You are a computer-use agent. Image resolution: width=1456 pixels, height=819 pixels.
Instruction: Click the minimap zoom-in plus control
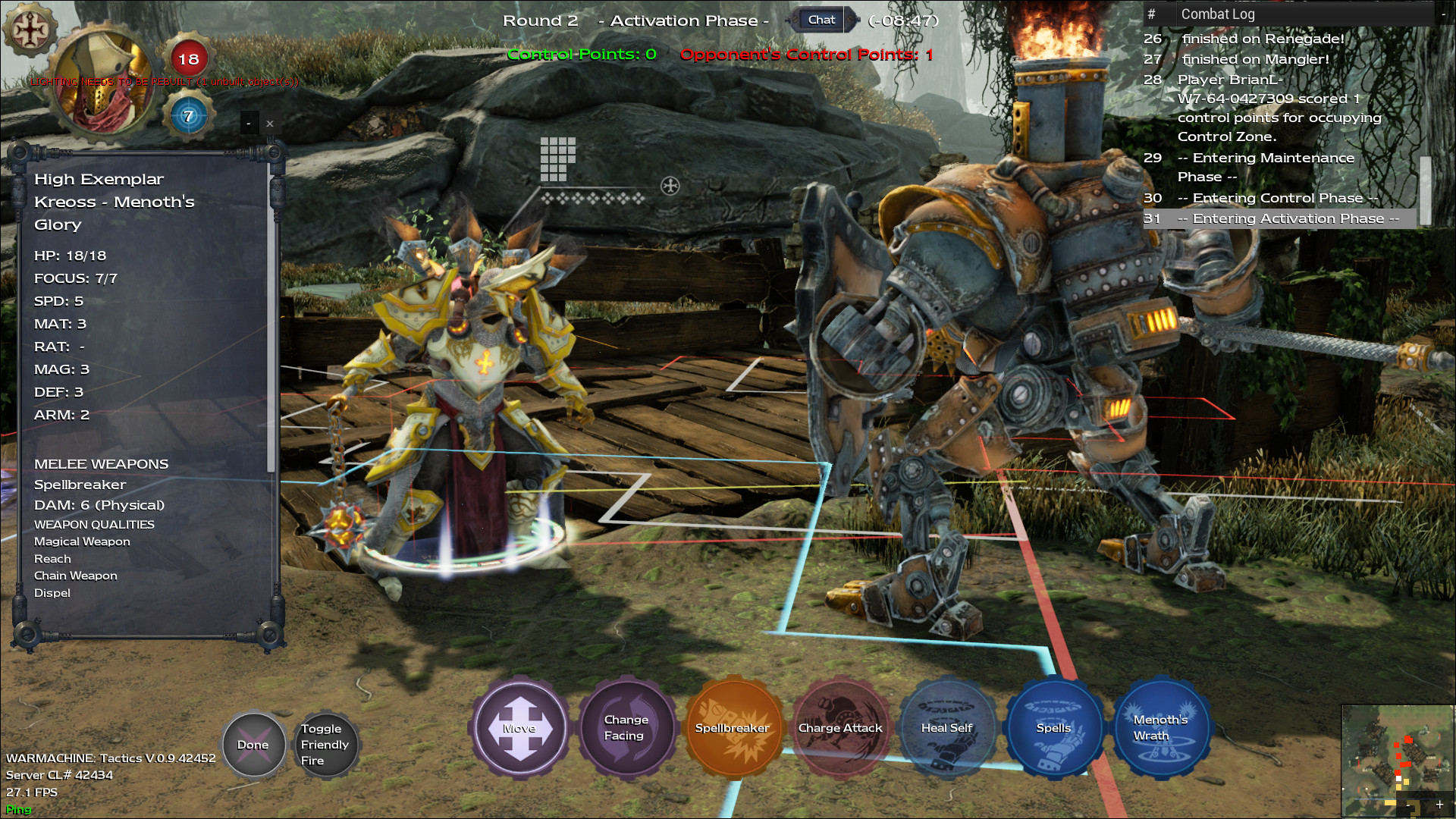pos(1440,806)
